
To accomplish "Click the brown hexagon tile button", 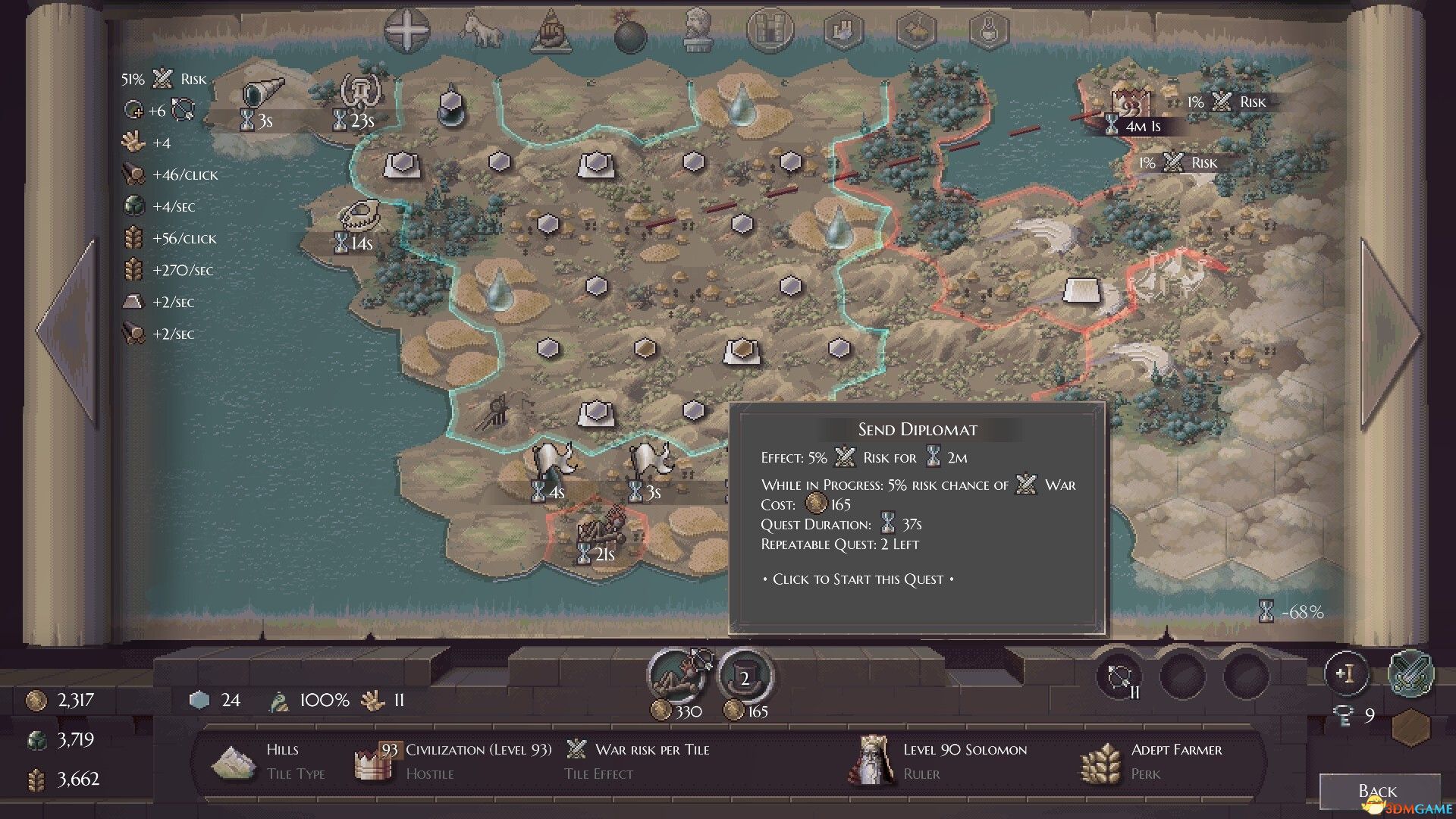I will 1411,727.
